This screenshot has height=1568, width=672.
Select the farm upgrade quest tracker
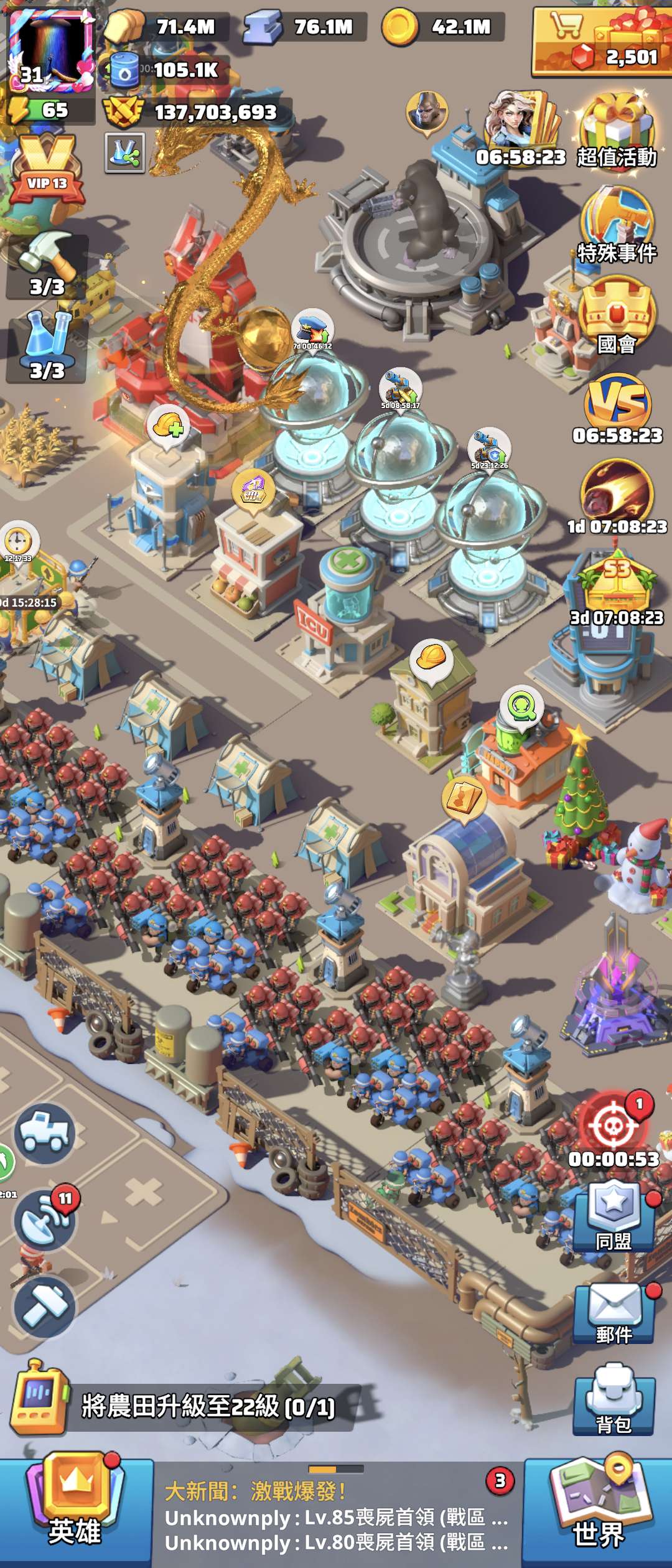[187, 1407]
